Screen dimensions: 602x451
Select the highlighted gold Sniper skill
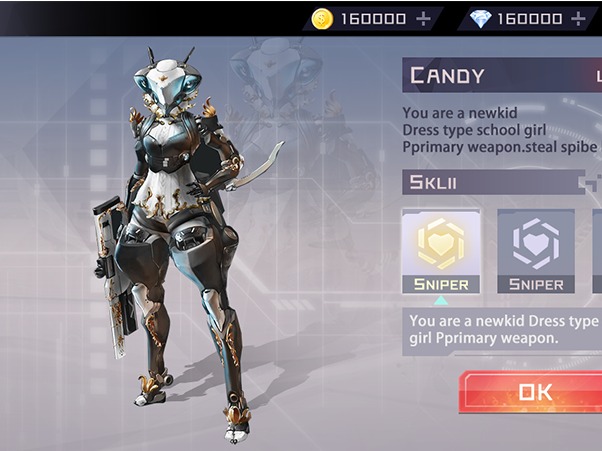pyautogui.click(x=440, y=251)
